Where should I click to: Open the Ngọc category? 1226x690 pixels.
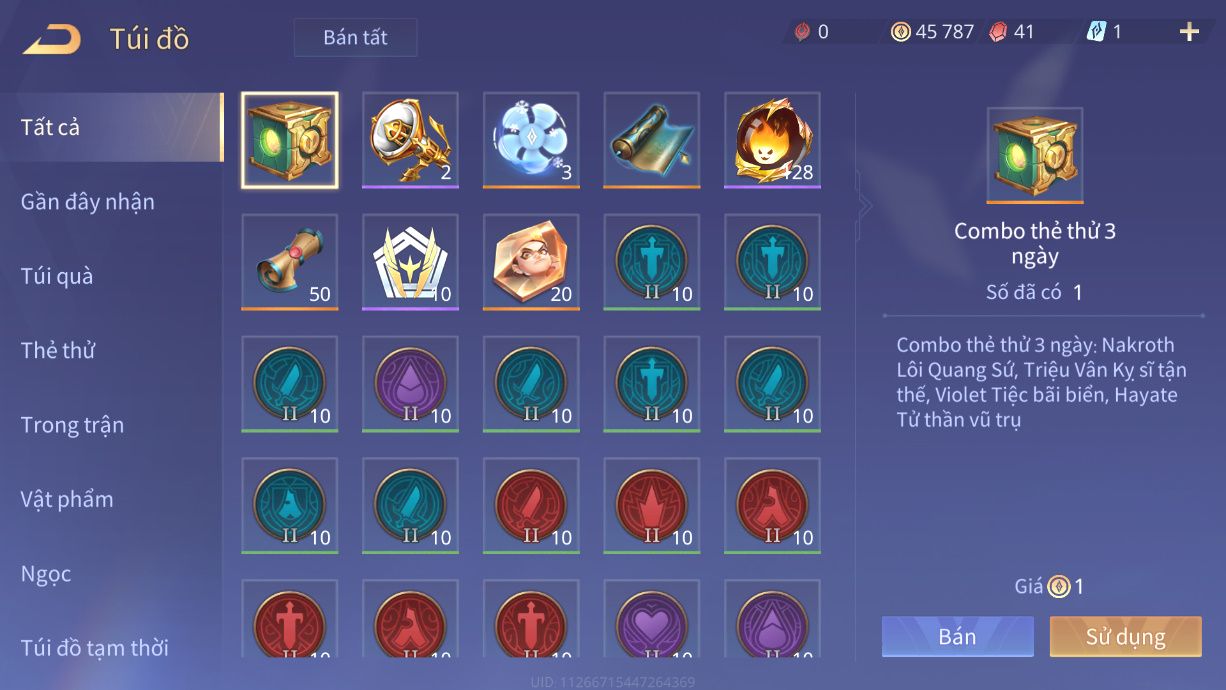click(46, 574)
